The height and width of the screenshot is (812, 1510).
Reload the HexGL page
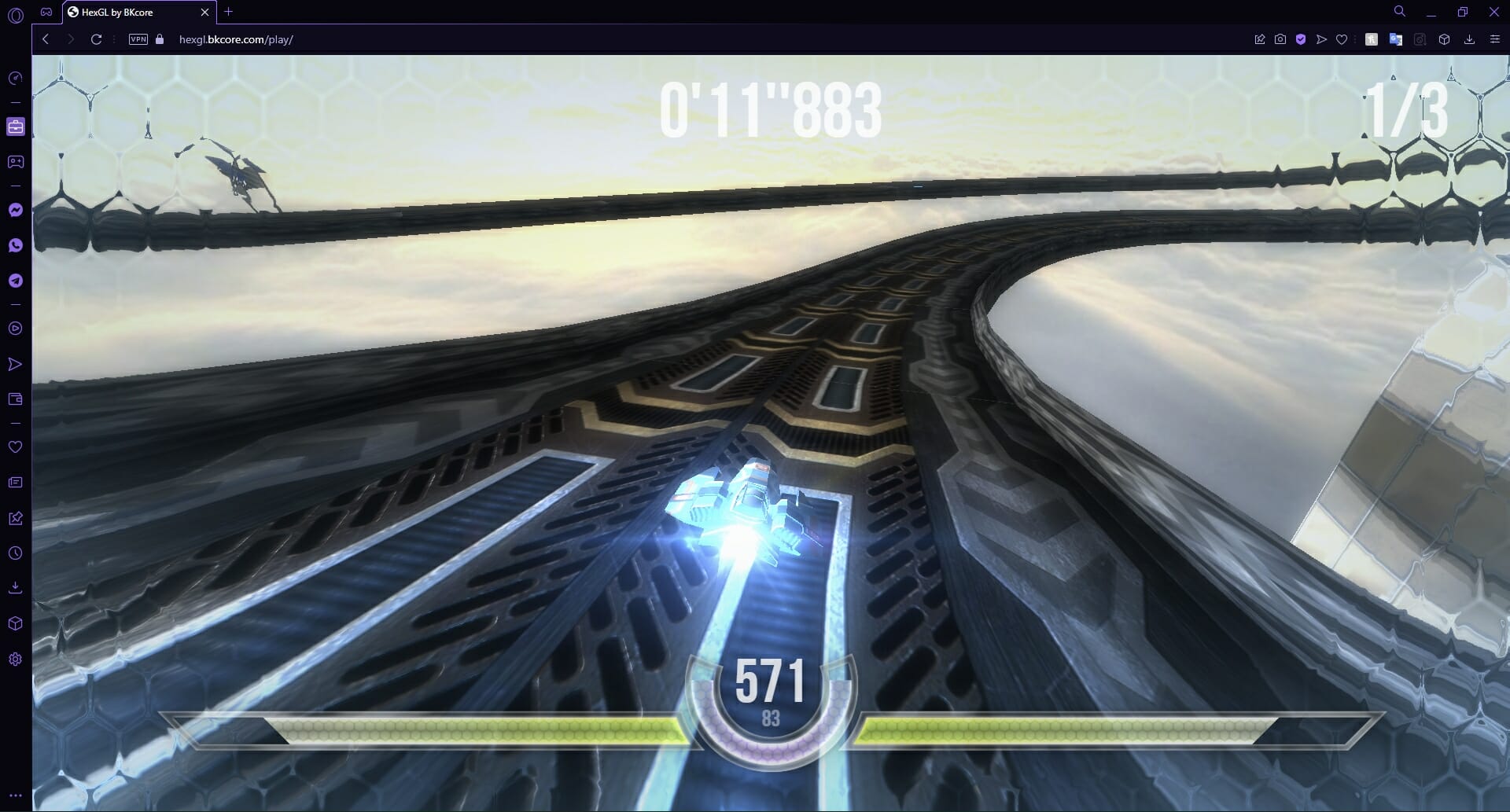tap(96, 38)
